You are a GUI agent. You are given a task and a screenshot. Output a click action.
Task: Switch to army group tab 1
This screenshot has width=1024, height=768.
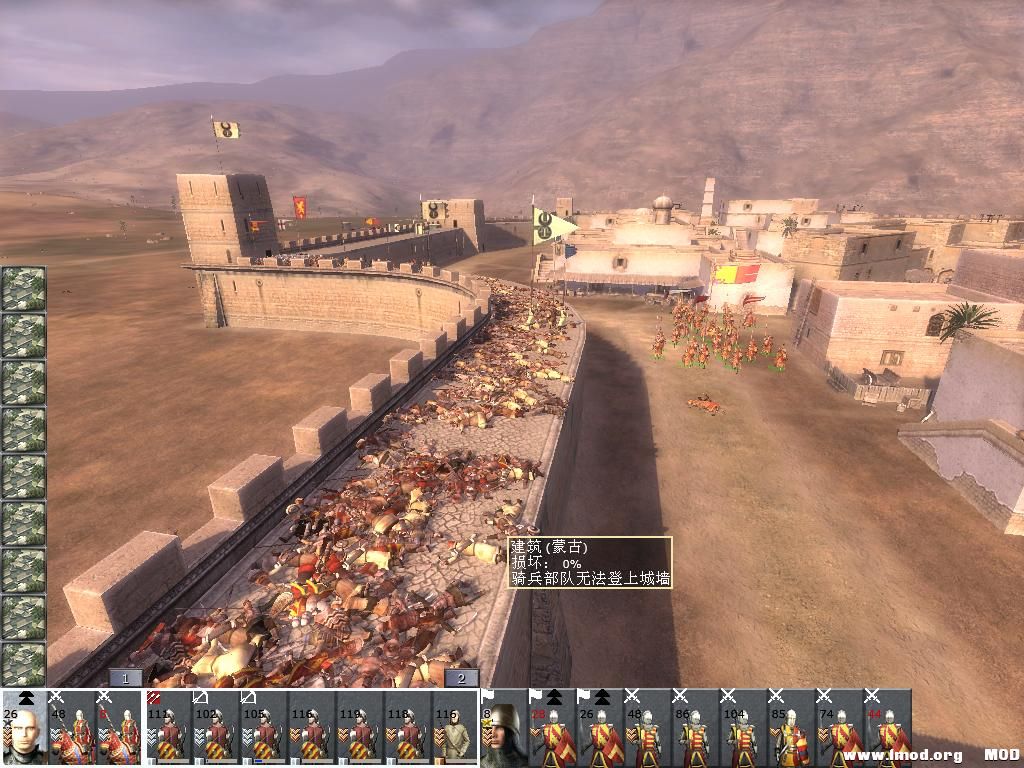(125, 677)
